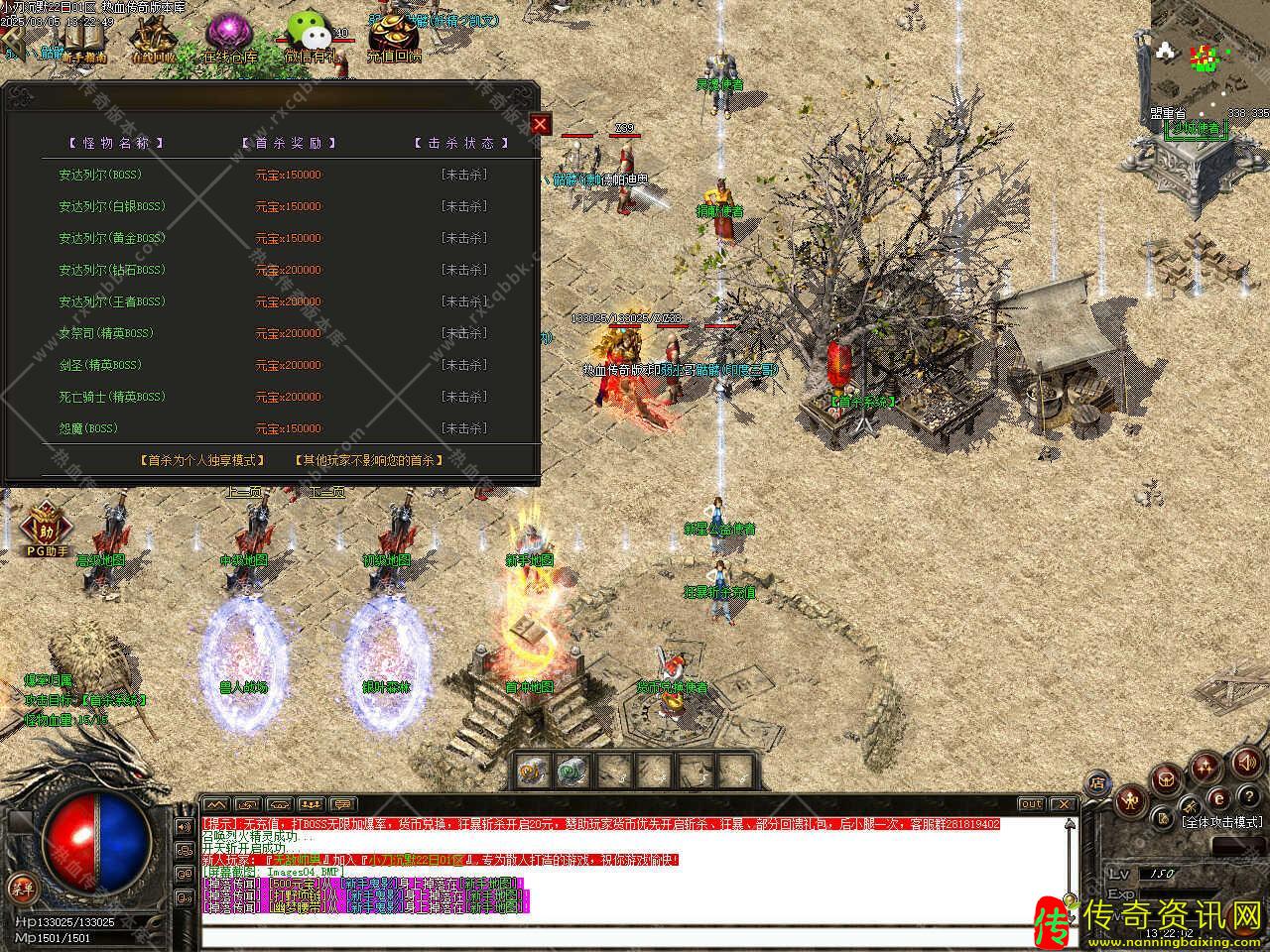Select the 怨魔(BOSS) row in the list

click(x=88, y=428)
